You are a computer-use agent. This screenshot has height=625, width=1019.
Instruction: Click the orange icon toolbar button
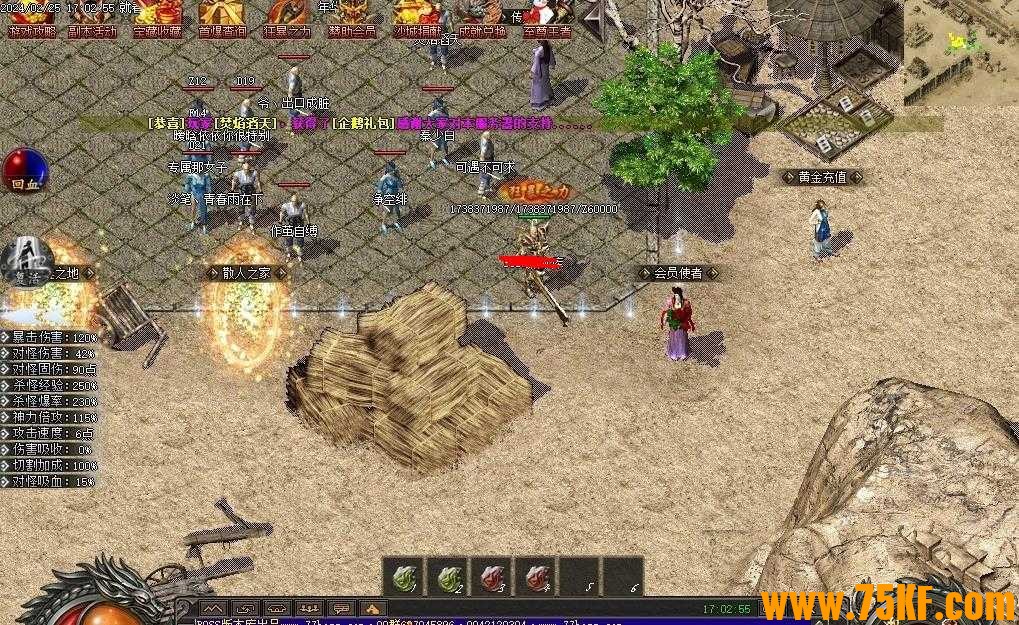[373, 608]
